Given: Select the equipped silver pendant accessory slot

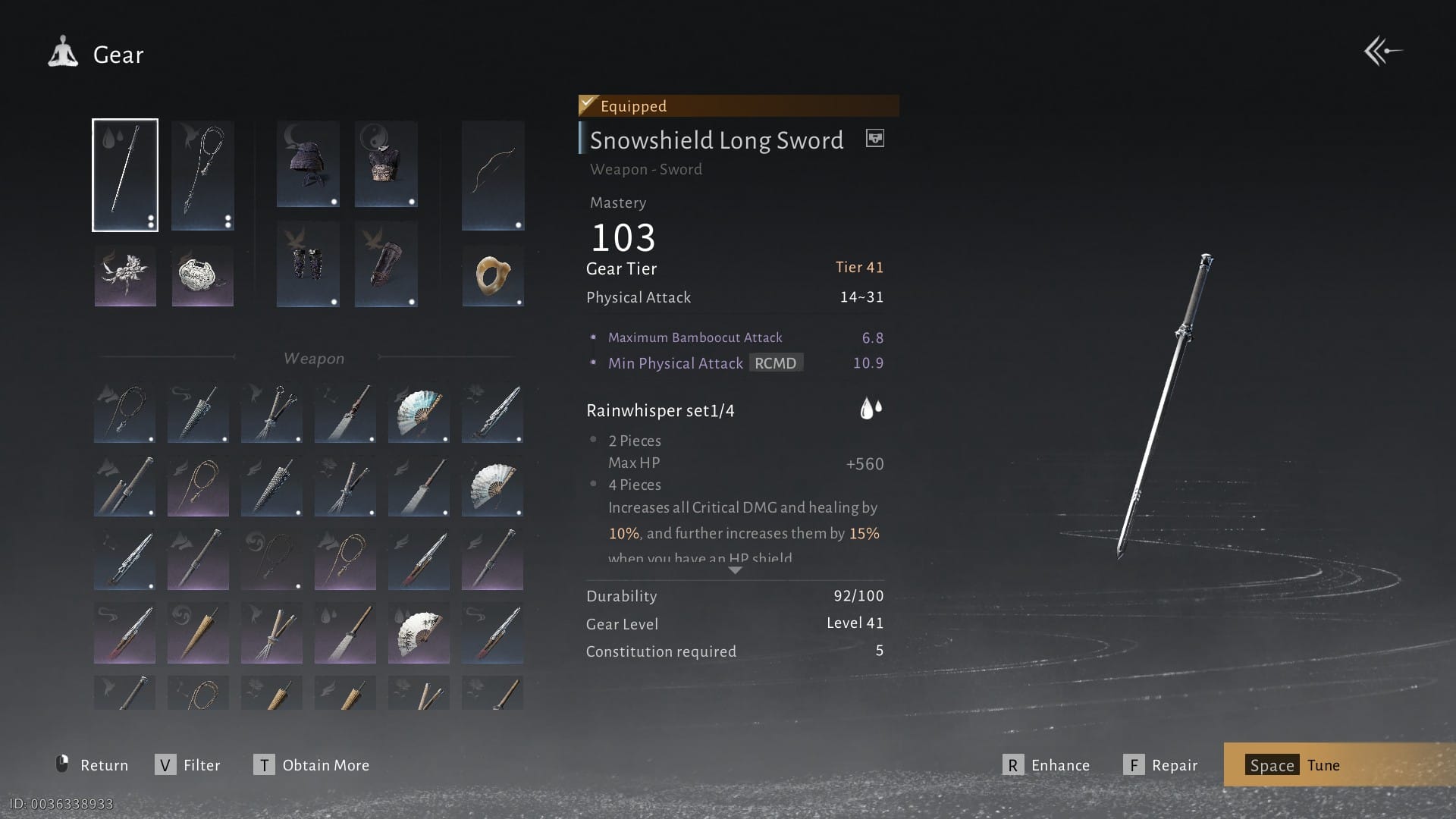Looking at the screenshot, I should coord(202,276).
